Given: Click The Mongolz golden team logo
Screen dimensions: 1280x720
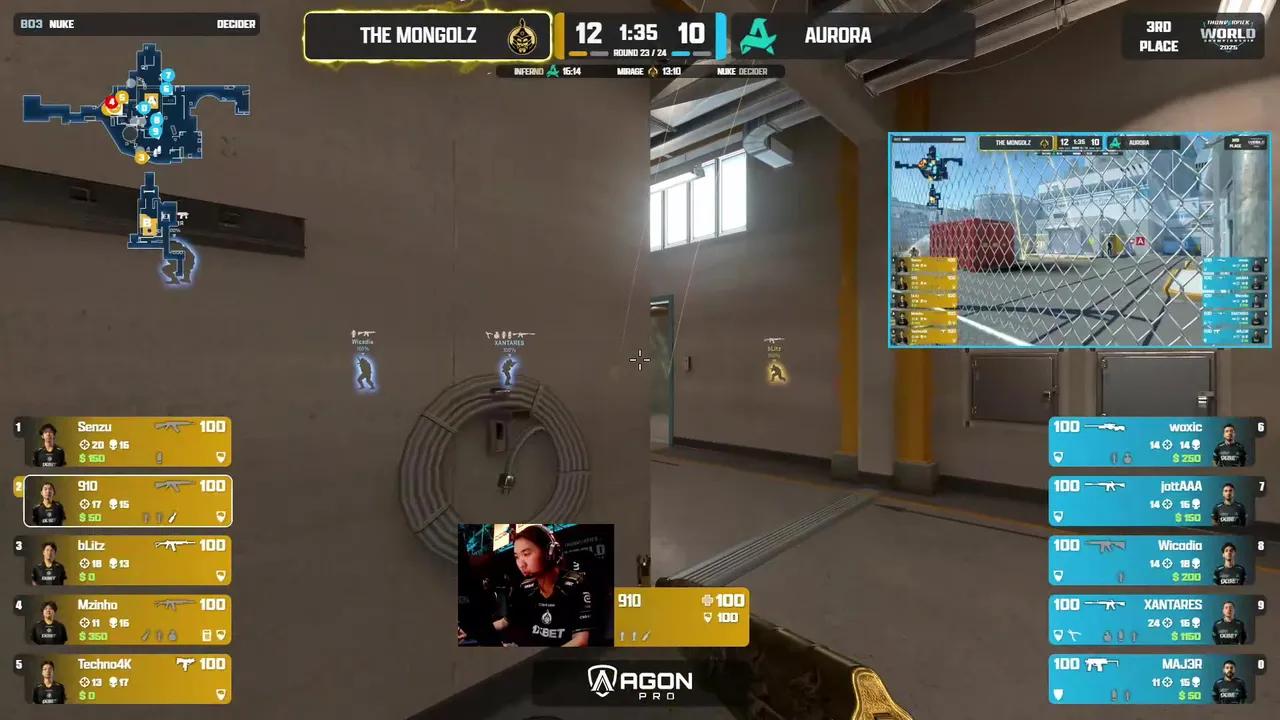Looking at the screenshot, I should point(523,35).
